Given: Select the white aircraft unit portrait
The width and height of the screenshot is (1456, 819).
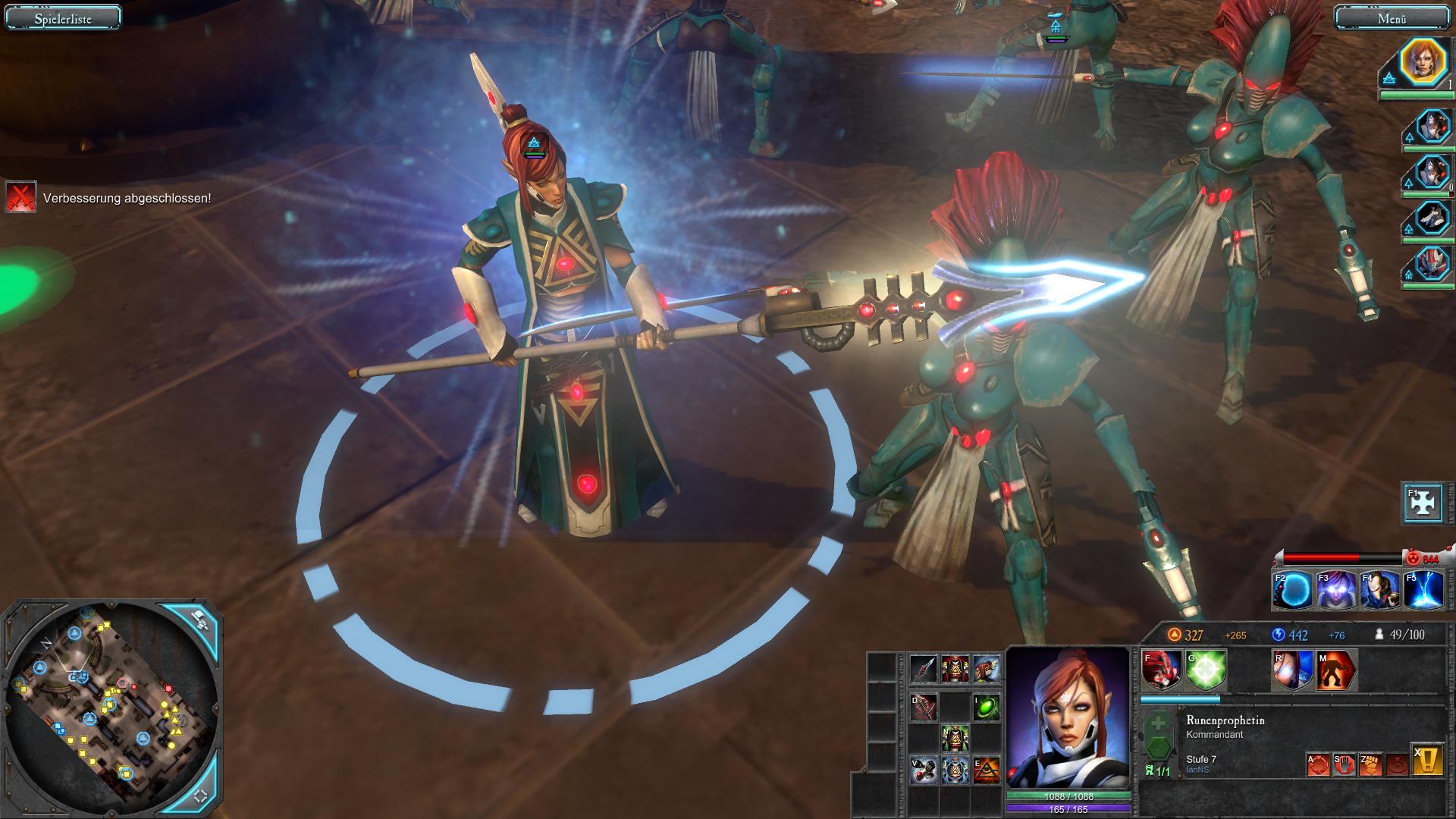Looking at the screenshot, I should (1432, 218).
